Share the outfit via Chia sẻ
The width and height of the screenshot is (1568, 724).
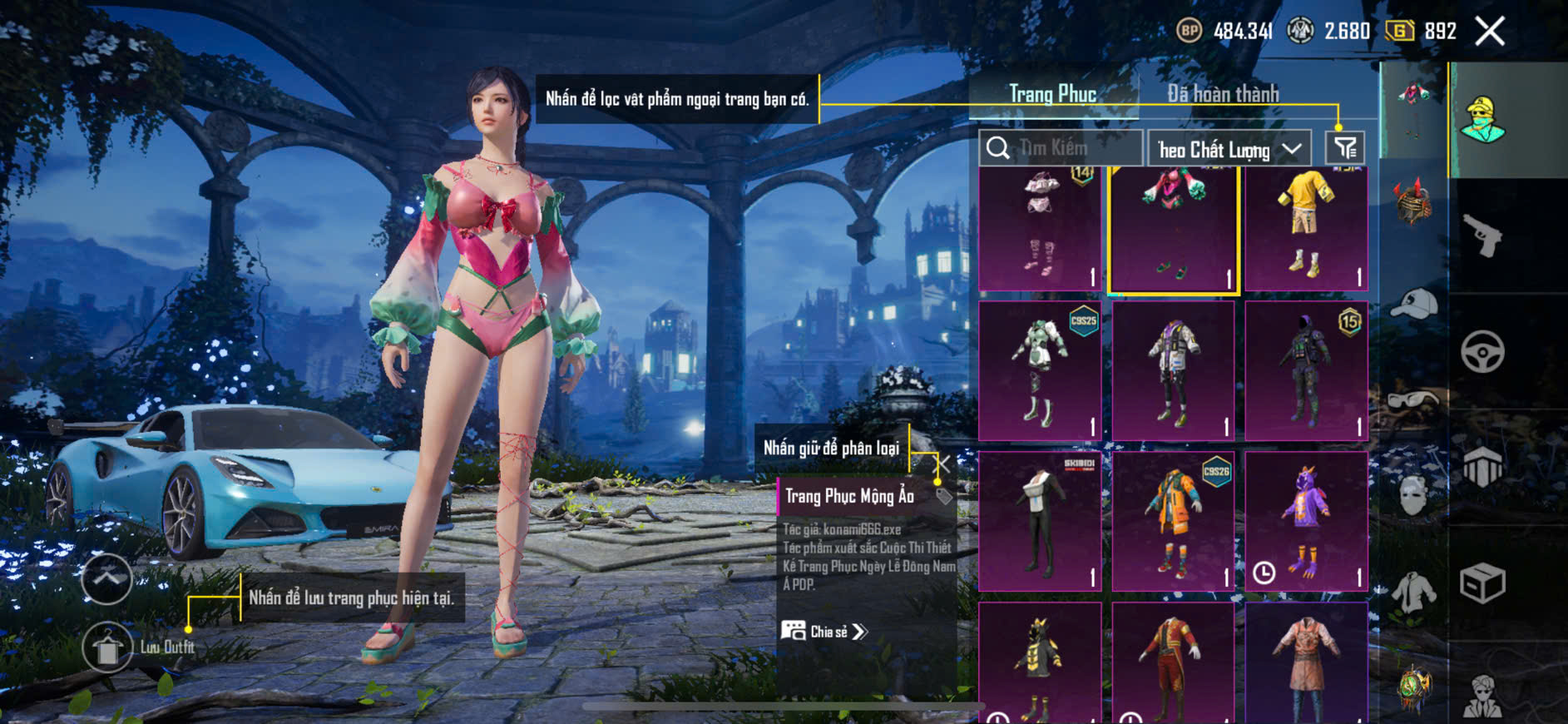point(825,632)
